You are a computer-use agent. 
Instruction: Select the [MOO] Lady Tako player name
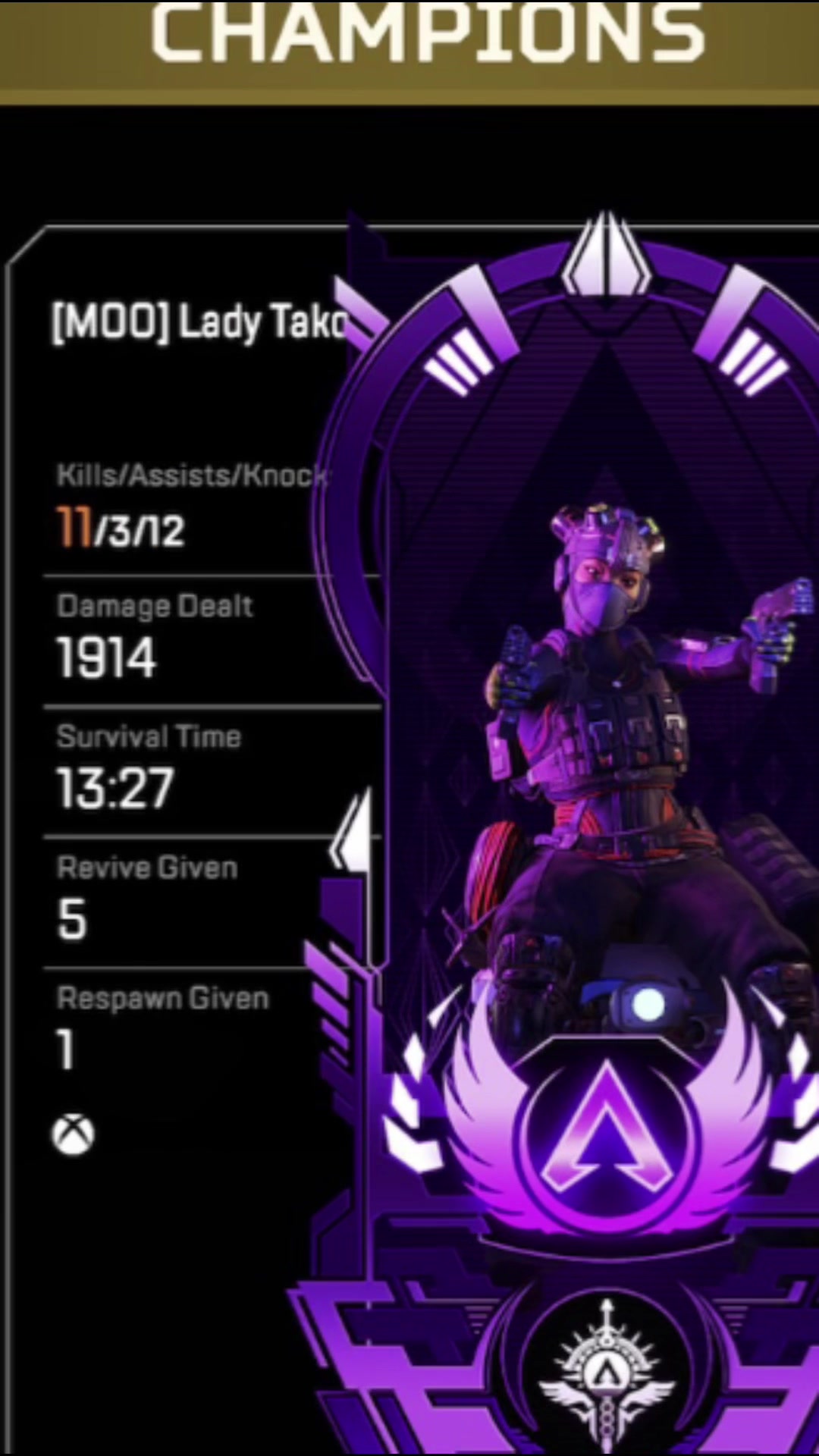199,322
